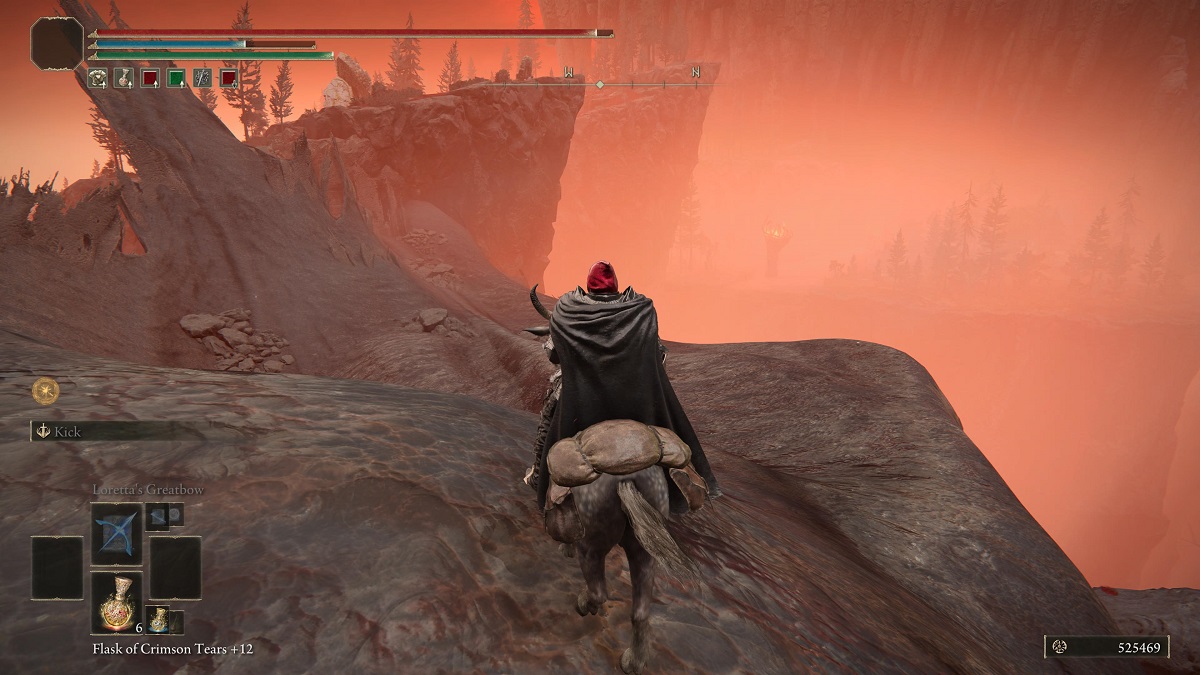Viewport: 1200px width, 675px height.
Task: Select the Loretta's Greatbow spell slot
Action: click(x=116, y=534)
